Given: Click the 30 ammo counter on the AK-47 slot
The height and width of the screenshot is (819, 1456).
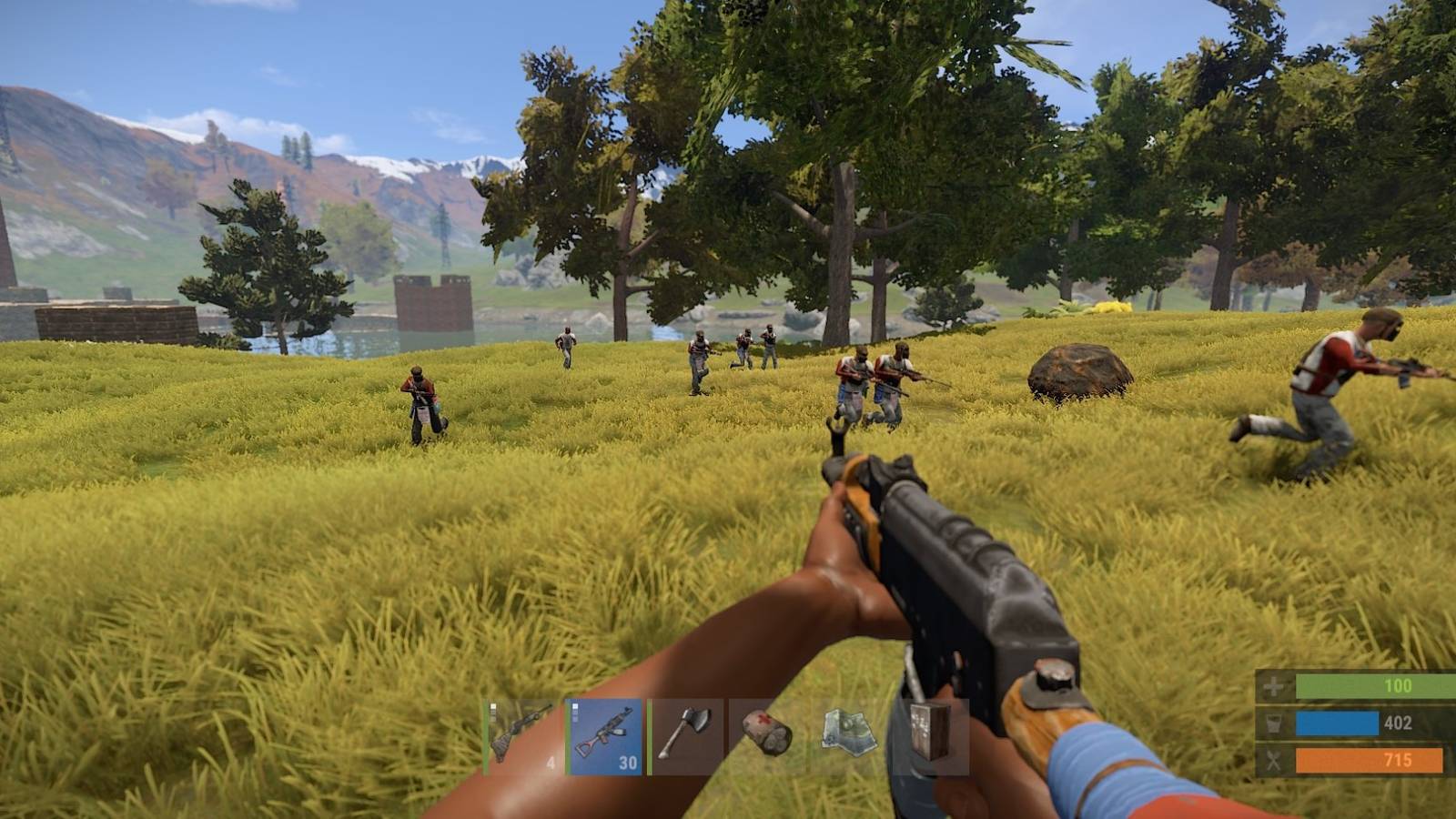Looking at the screenshot, I should tap(628, 763).
